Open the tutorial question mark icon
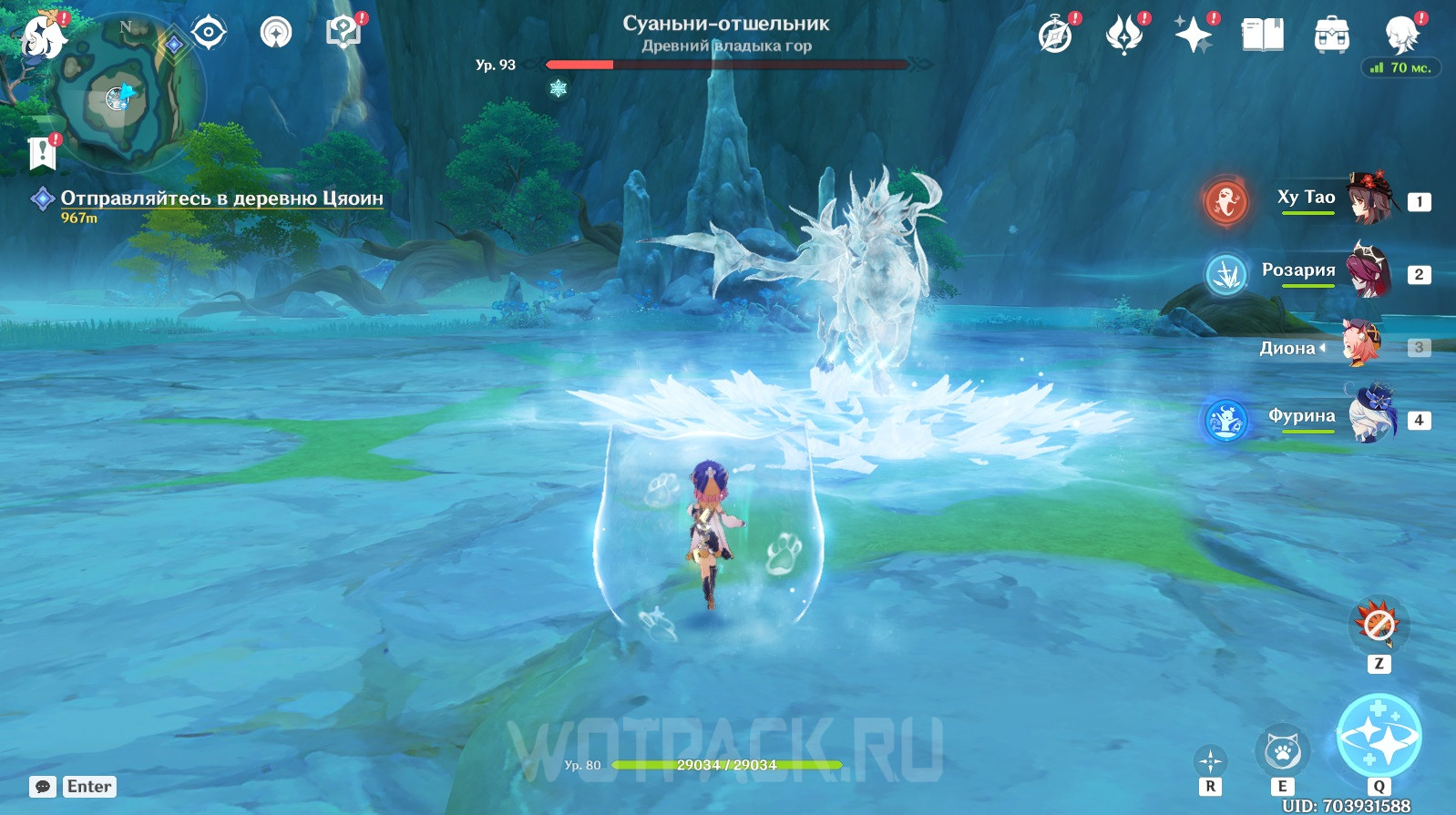Viewport: 1456px width, 815px height. [343, 33]
